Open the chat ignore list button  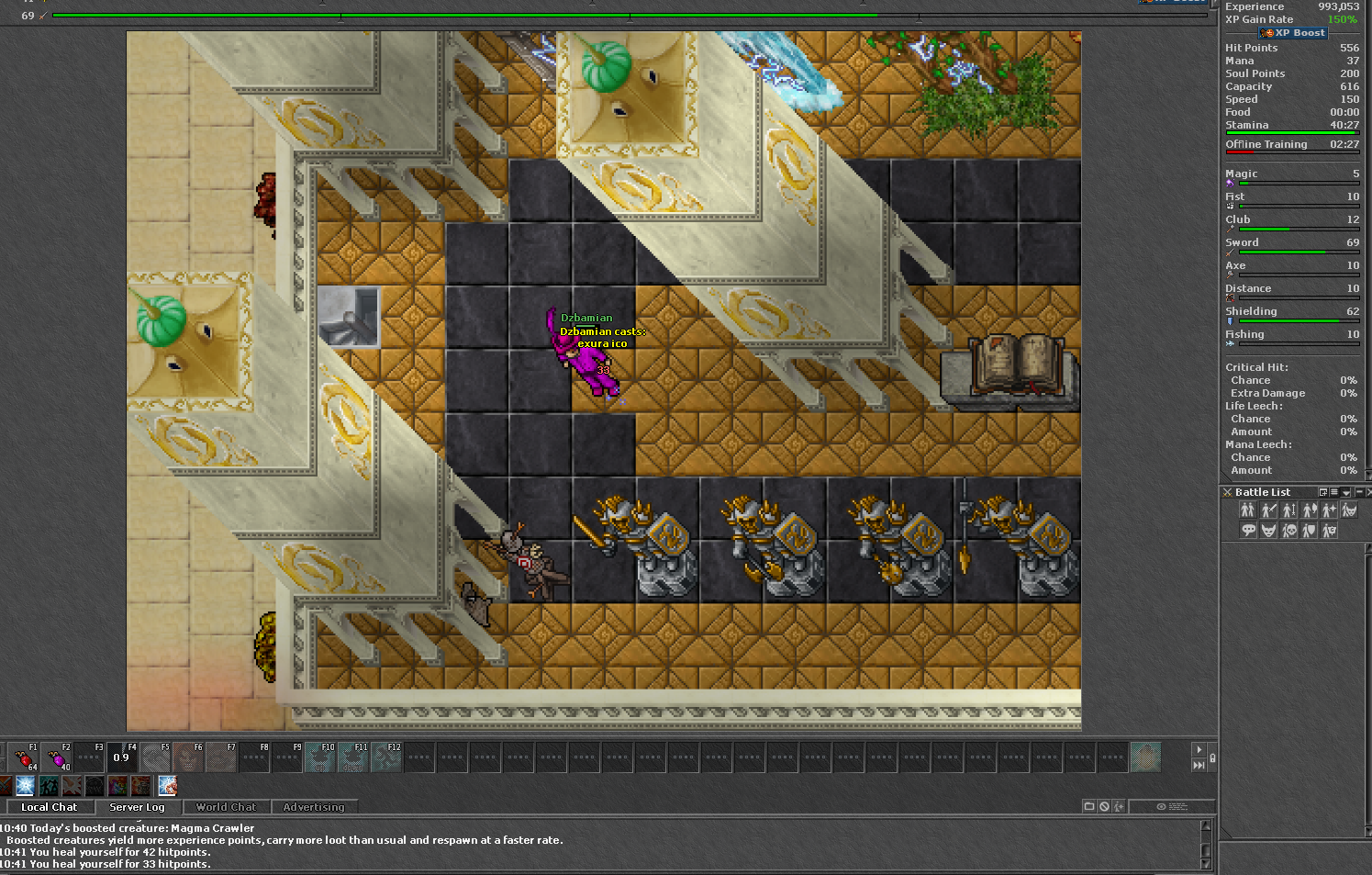(1104, 806)
